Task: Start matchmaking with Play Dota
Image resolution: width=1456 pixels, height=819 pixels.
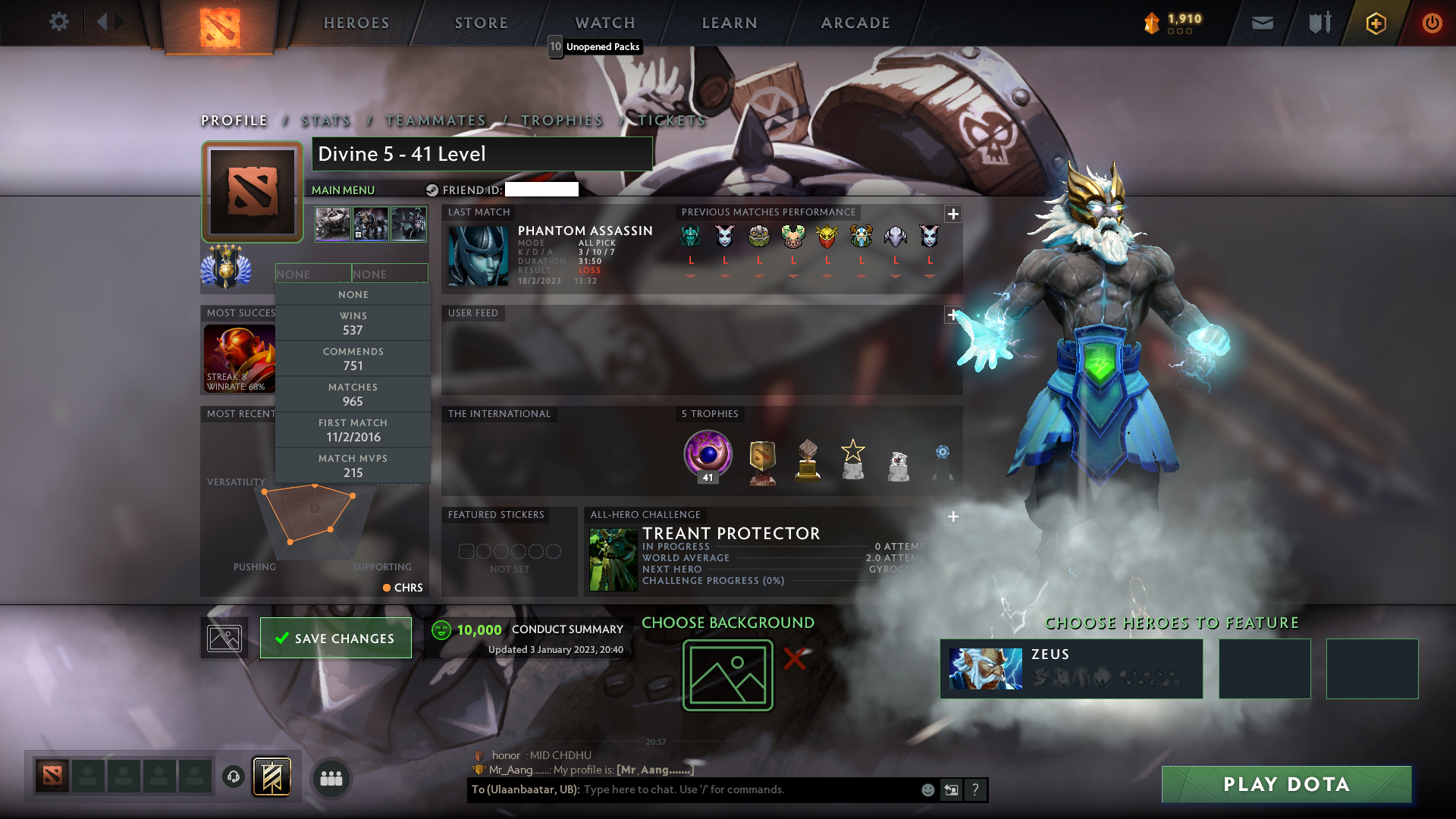Action: pyautogui.click(x=1286, y=784)
